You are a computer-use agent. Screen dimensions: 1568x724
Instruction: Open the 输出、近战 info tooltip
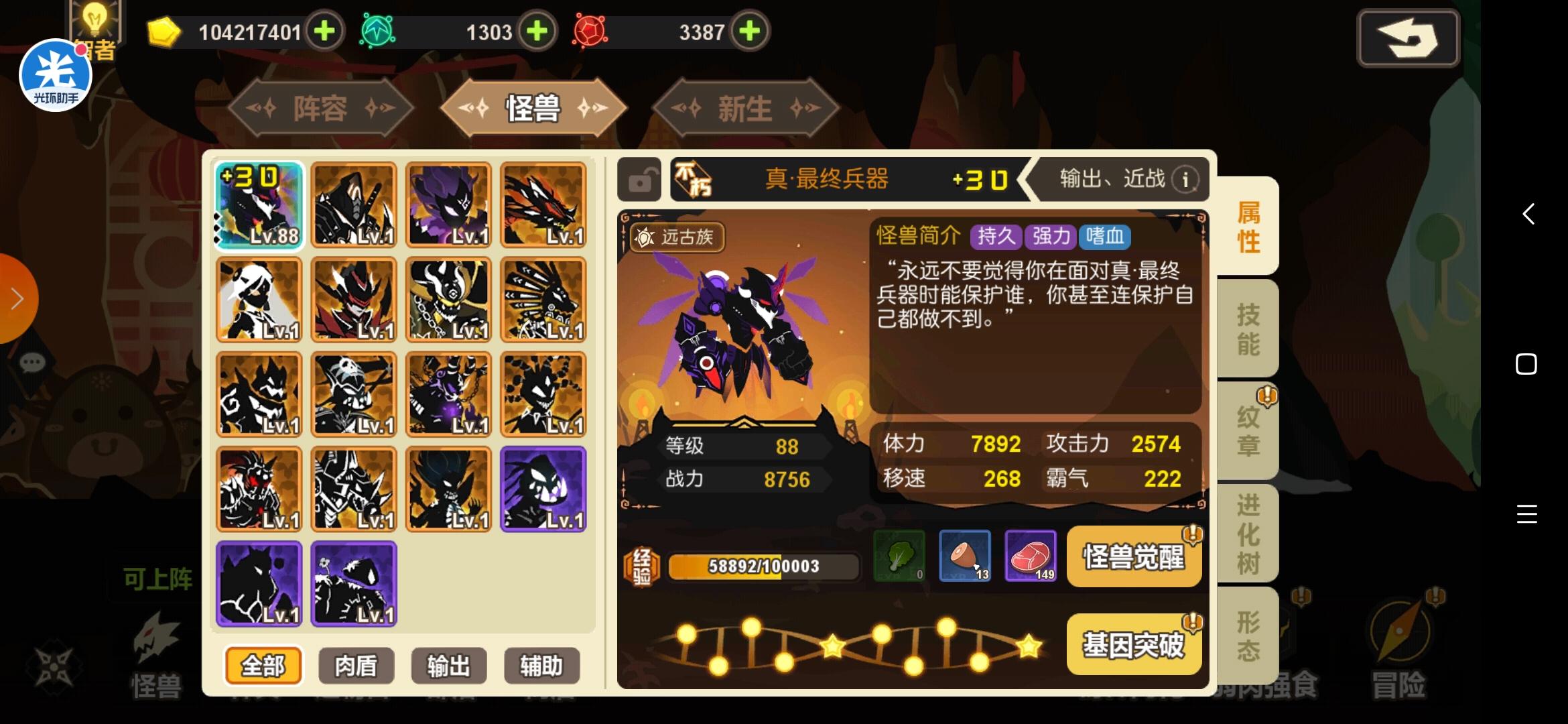[1185, 179]
